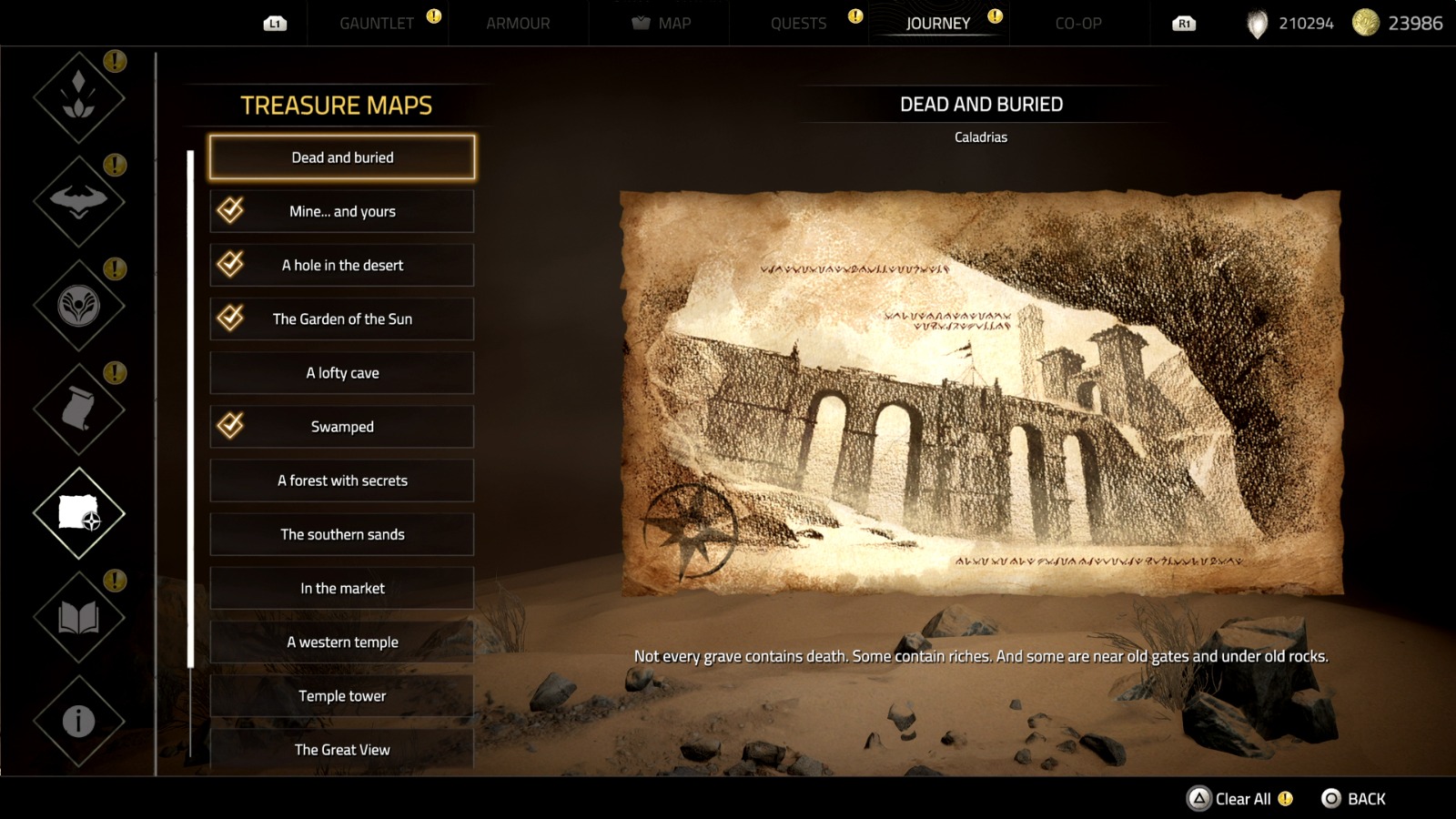
Task: Open the treasure map section in the sidebar
Action: coord(78,514)
